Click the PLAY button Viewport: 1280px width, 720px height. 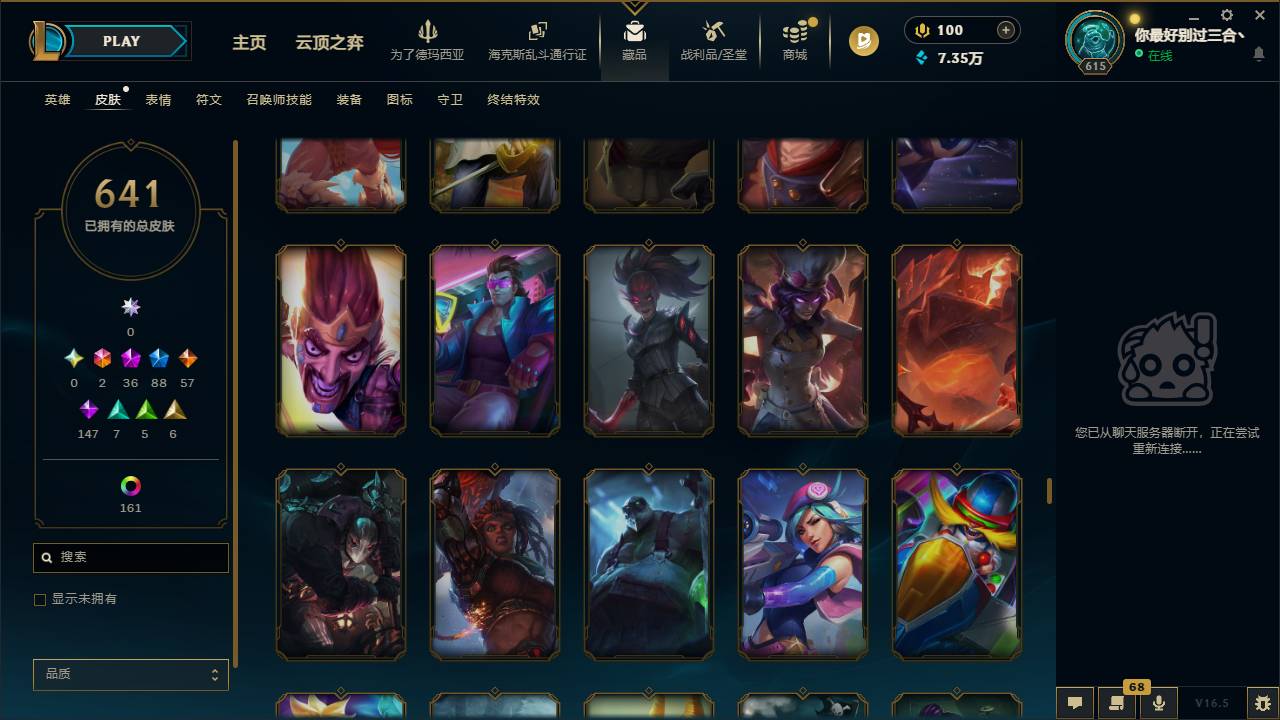click(121, 41)
